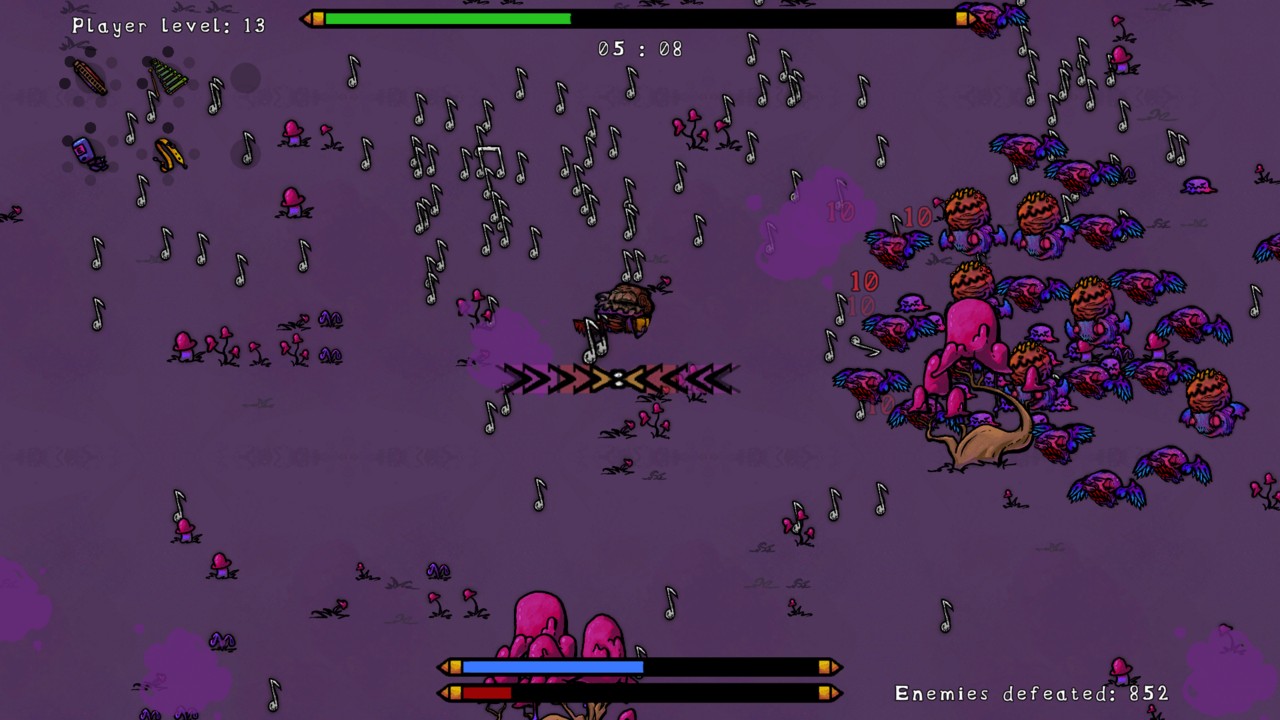The image size is (1280, 720).
Task: Select the player character in the center
Action: (625, 305)
